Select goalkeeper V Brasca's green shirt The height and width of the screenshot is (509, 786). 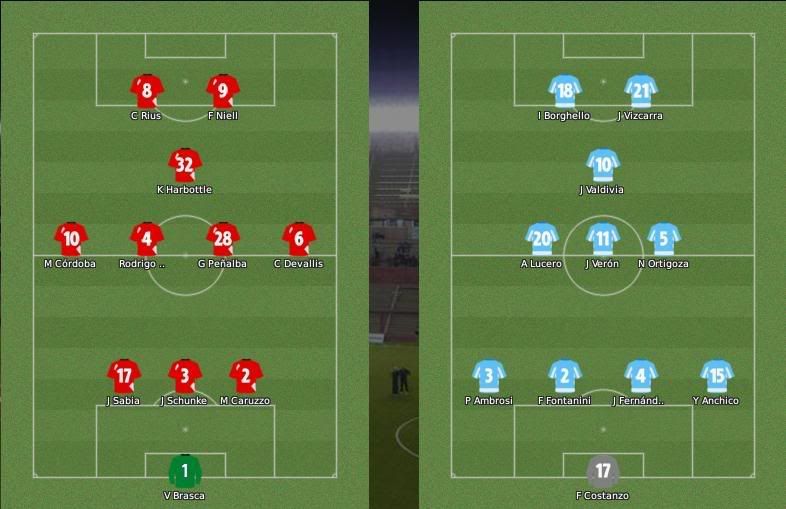tap(184, 470)
